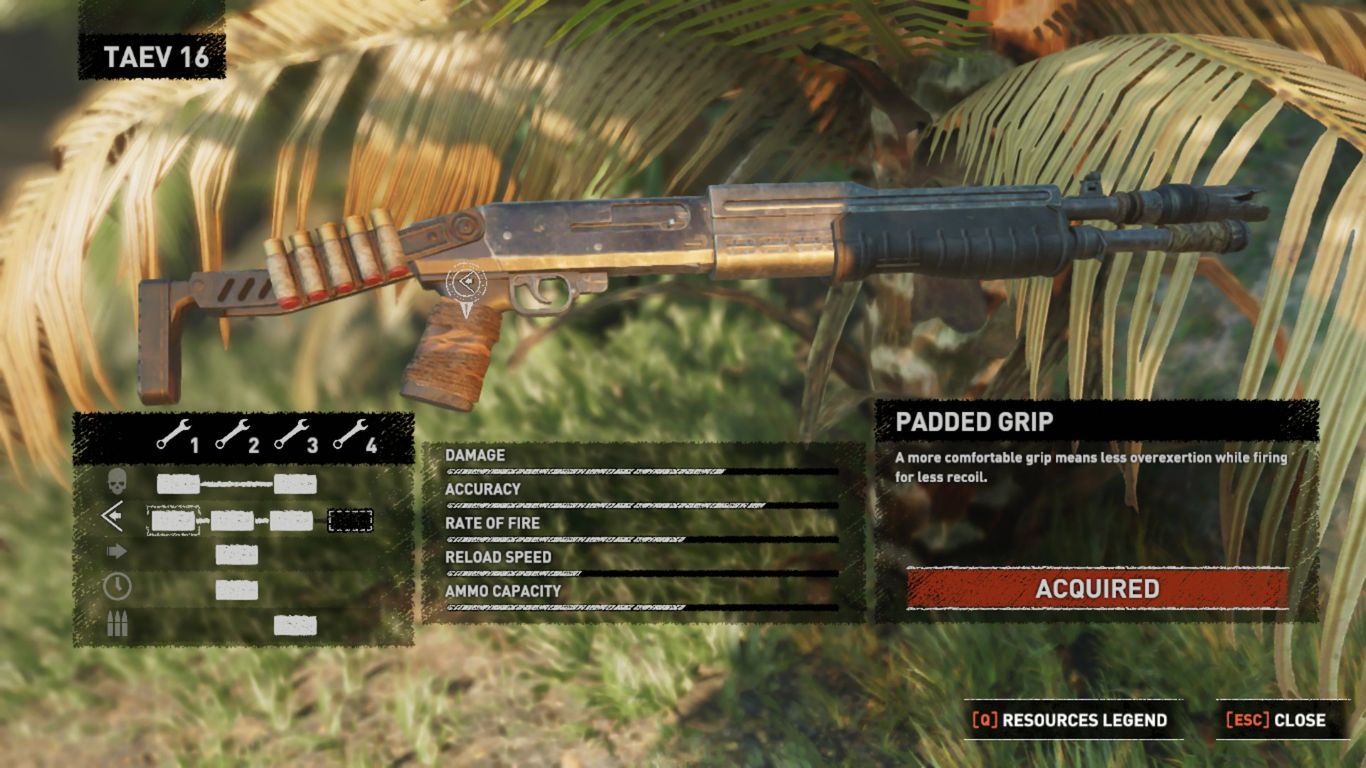Select the level 3 damage upgrade node
This screenshot has width=1366, height=768.
point(295,485)
